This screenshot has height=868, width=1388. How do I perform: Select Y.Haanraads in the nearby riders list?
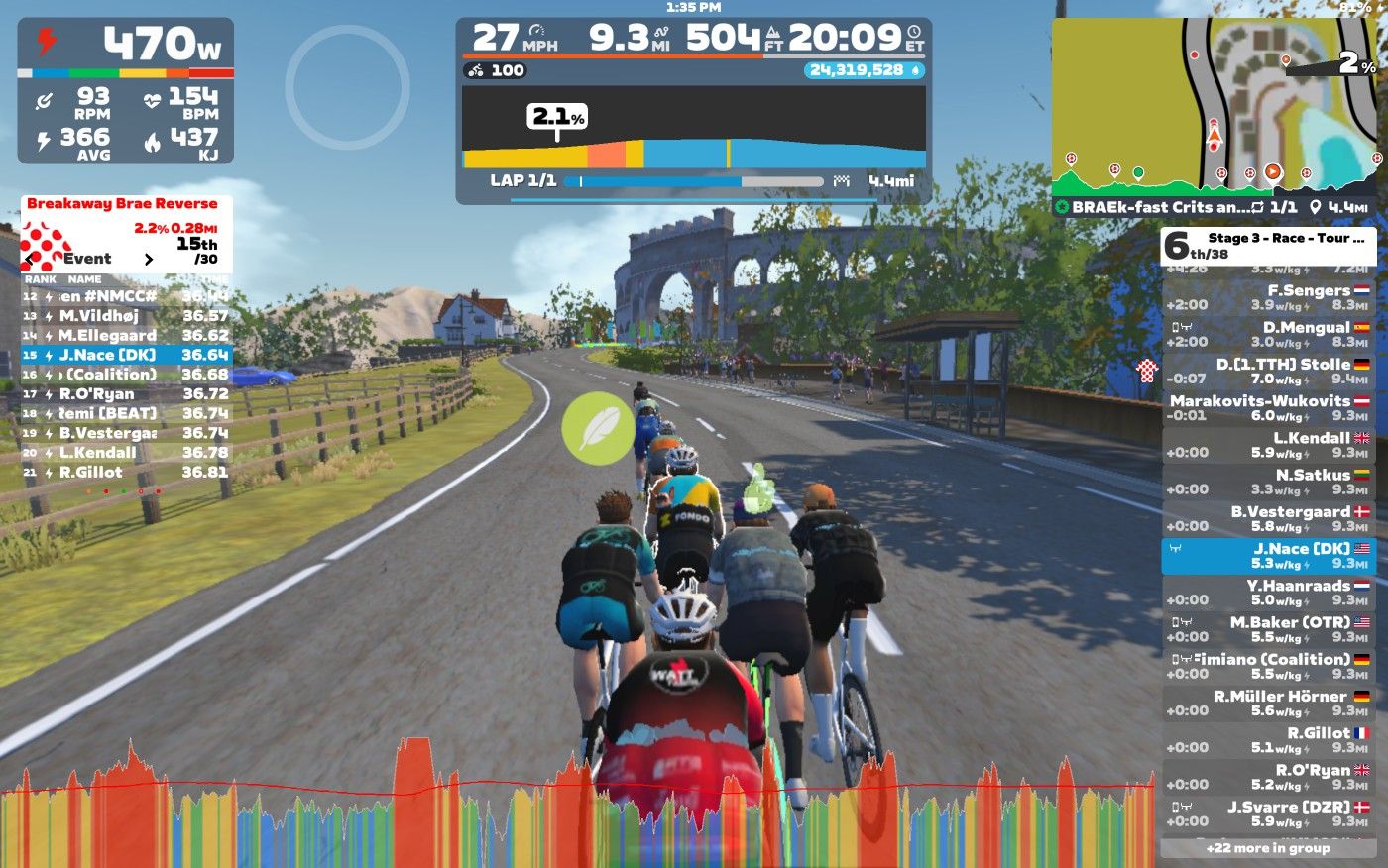tap(1269, 593)
